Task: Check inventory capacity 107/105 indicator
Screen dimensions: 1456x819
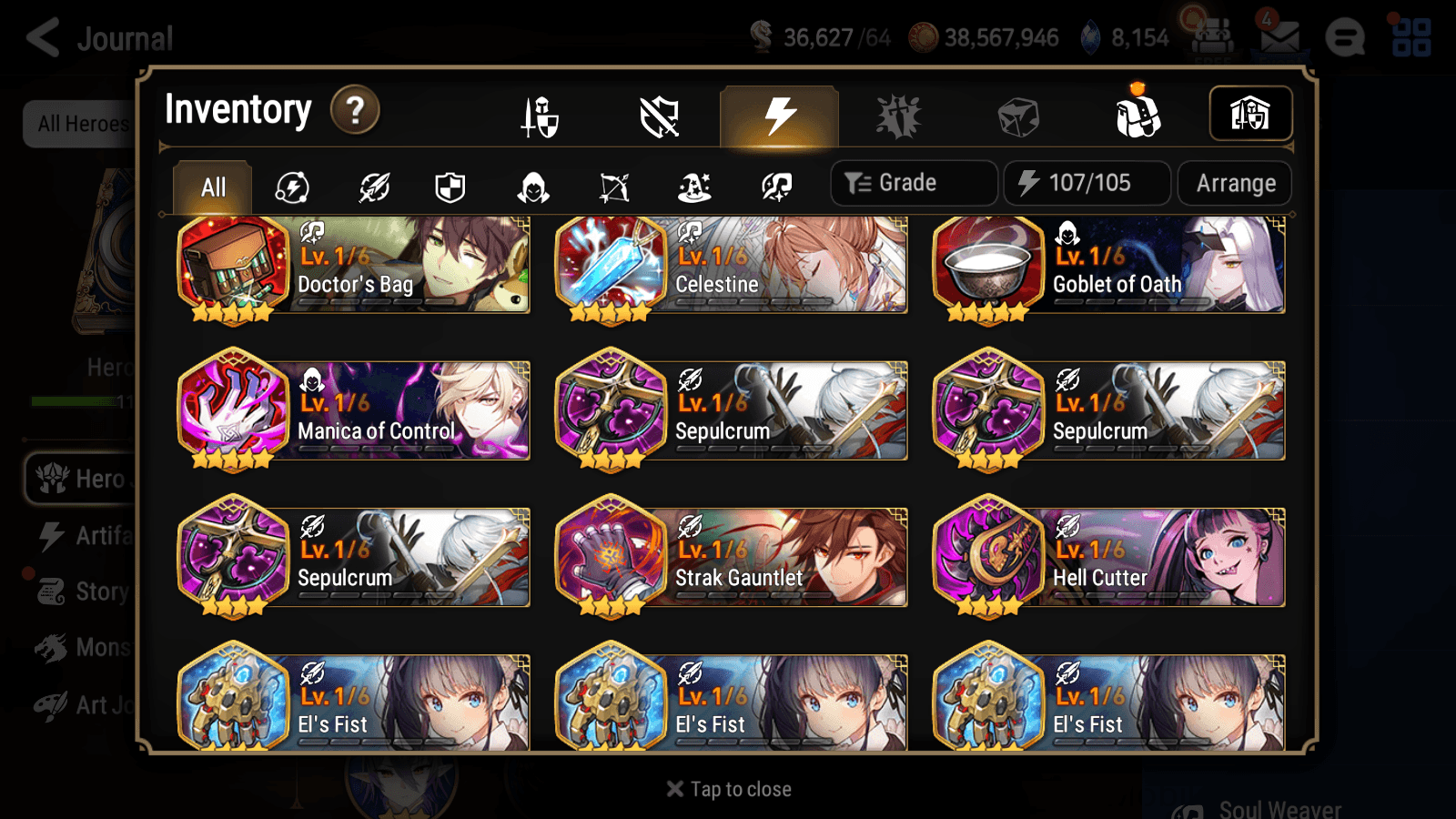Action: pyautogui.click(x=1087, y=182)
